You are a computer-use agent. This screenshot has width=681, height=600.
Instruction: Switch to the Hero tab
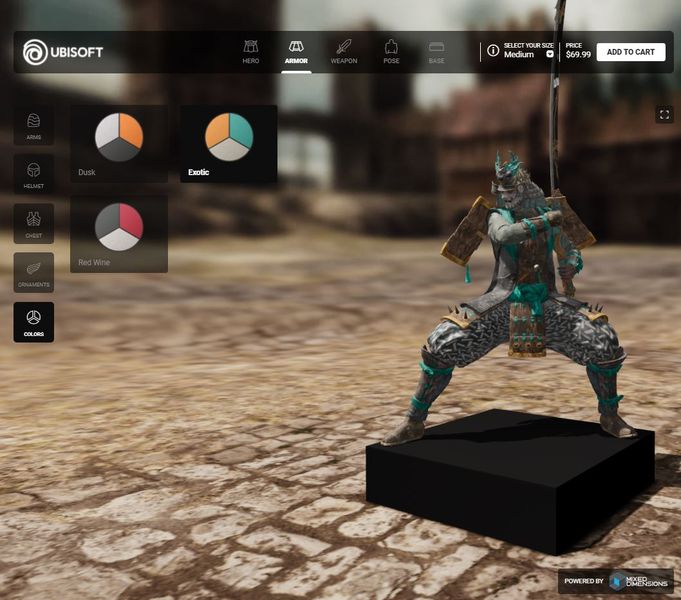point(251,51)
